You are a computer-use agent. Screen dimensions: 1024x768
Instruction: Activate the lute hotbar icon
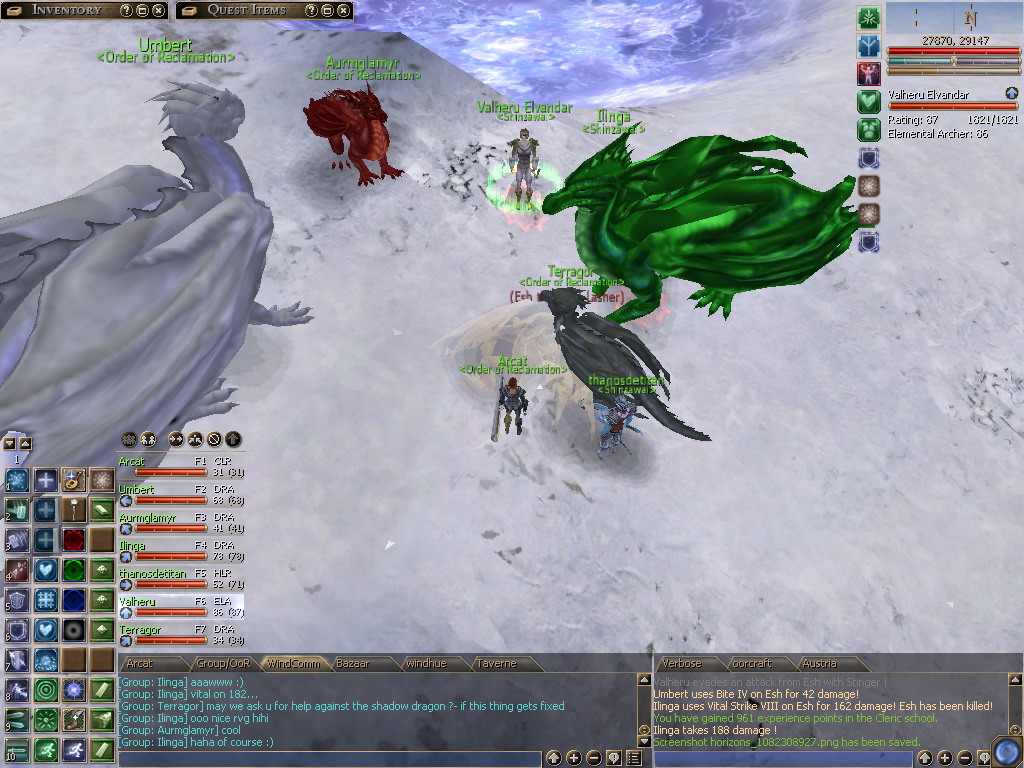pyautogui.click(x=73, y=480)
